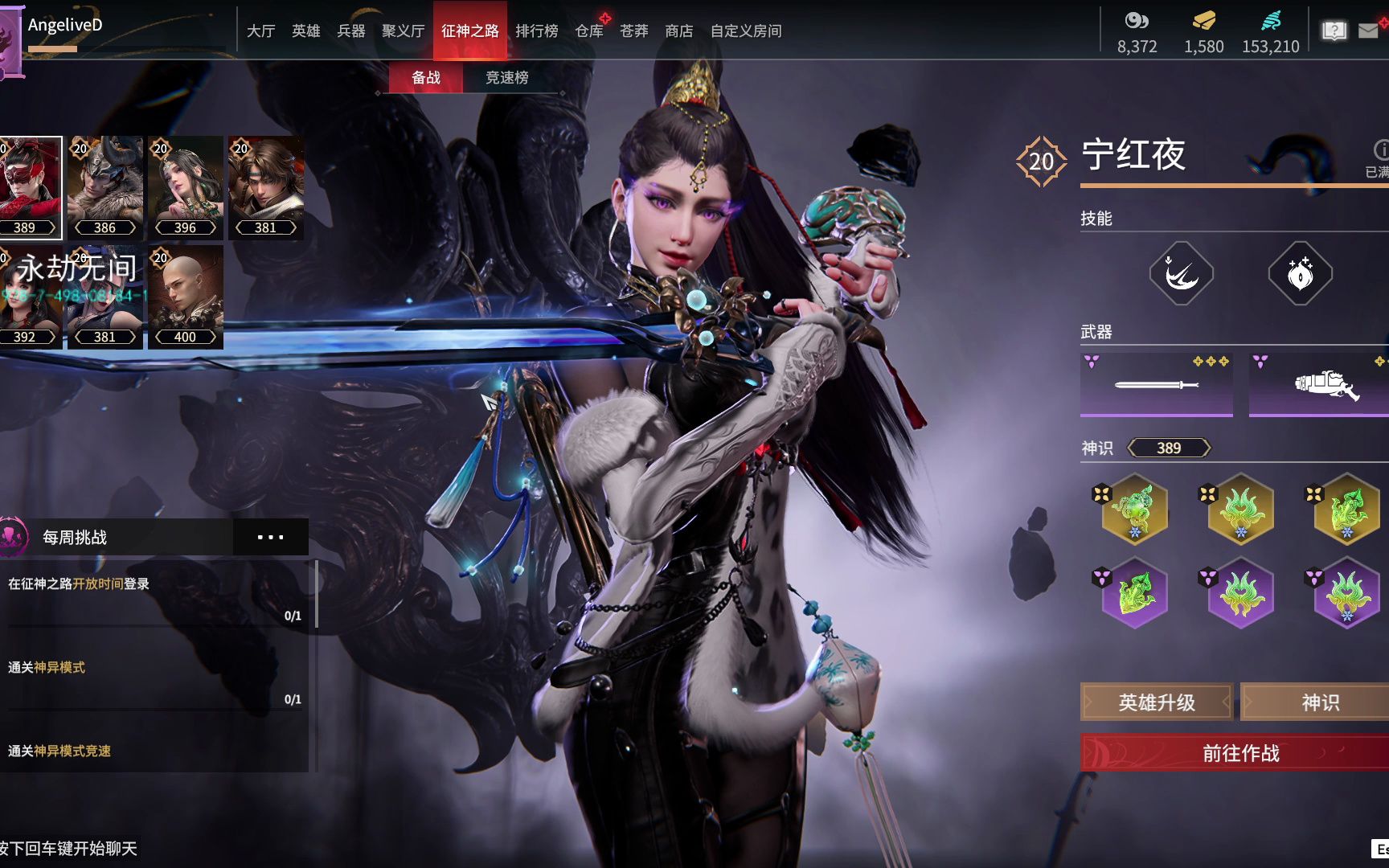Go to the 英雄 heroes menu
This screenshot has width=1389, height=868.
point(305,31)
